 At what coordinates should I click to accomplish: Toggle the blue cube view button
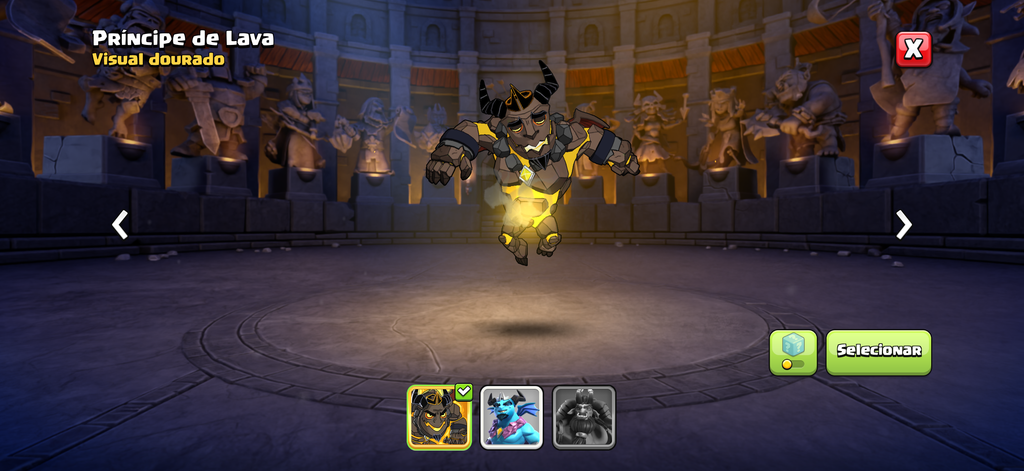[793, 352]
